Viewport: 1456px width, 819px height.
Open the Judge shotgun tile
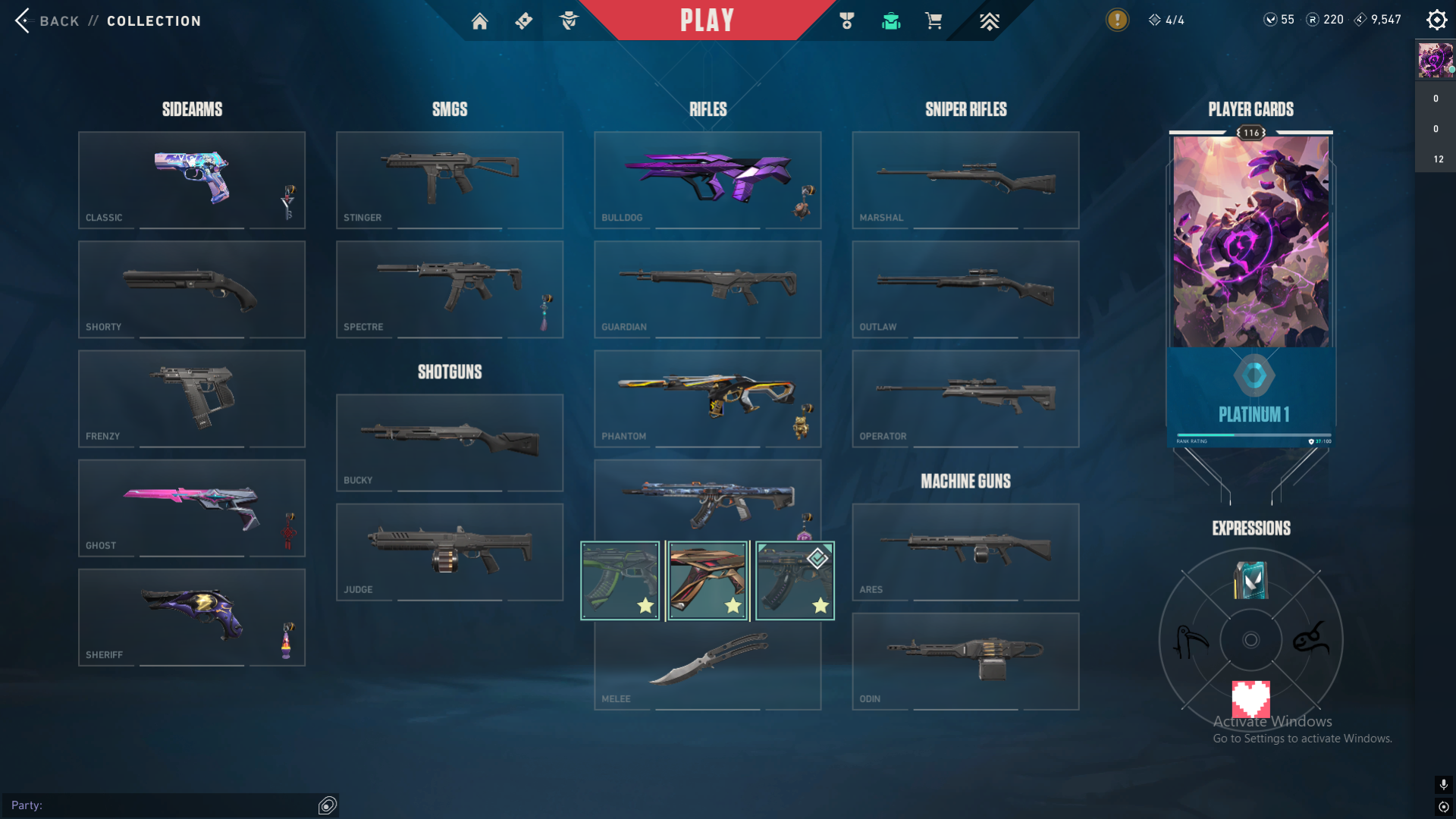(x=450, y=551)
